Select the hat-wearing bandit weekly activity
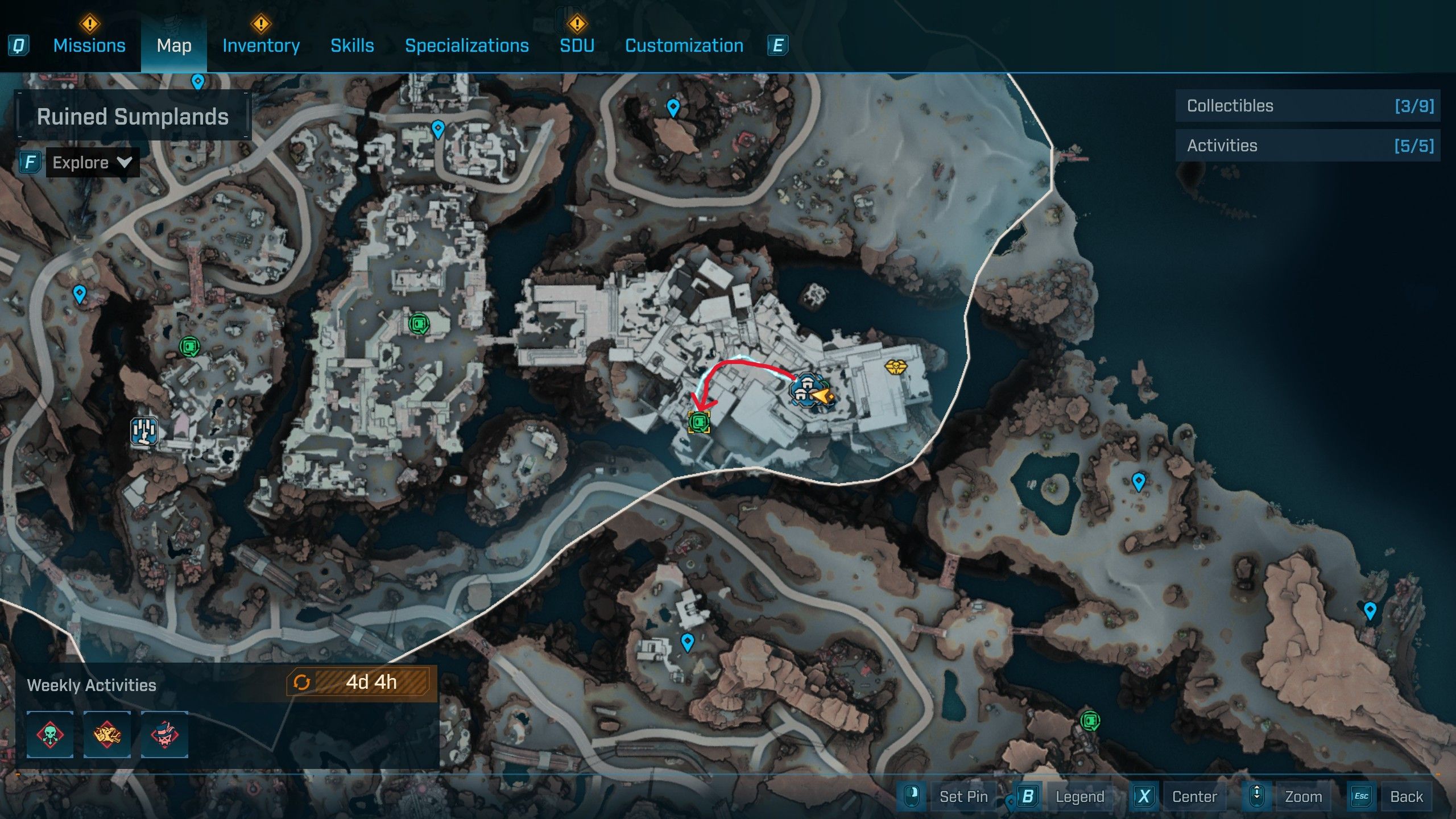 pos(164,734)
